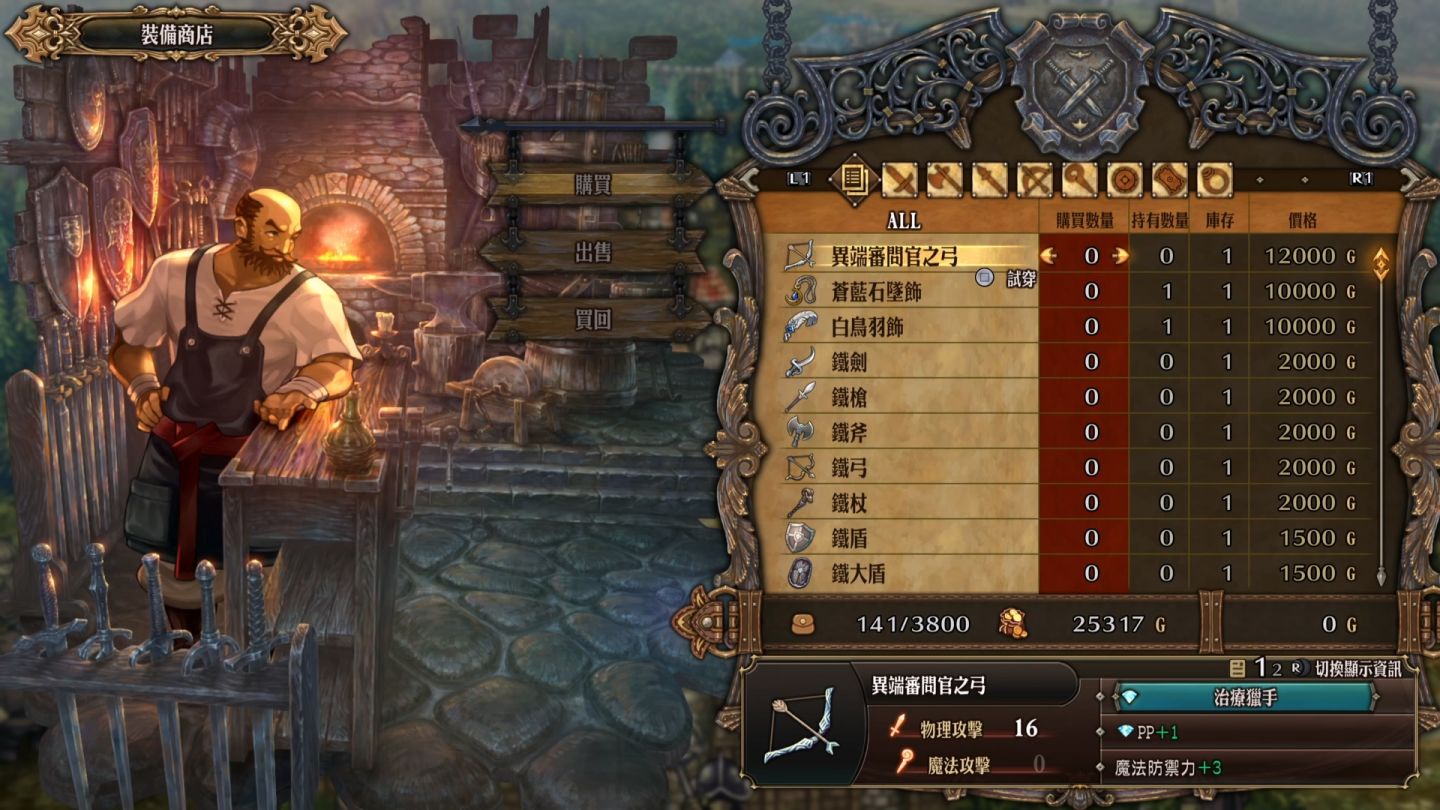This screenshot has height=810, width=1440.
Task: Choose the 出售 (Sell) menu sign
Action: point(593,253)
